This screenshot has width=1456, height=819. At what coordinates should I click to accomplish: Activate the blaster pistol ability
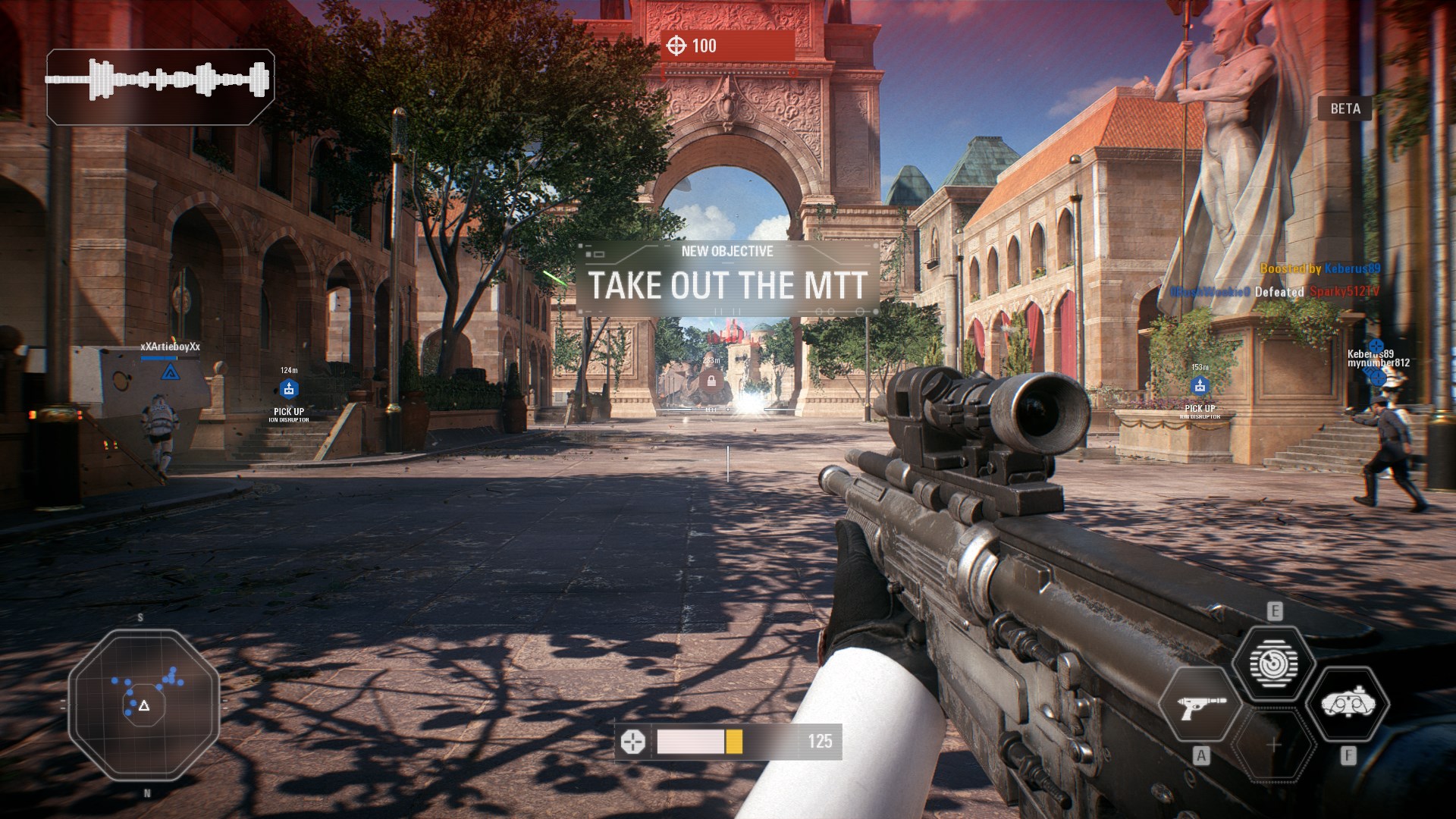click(x=1200, y=706)
